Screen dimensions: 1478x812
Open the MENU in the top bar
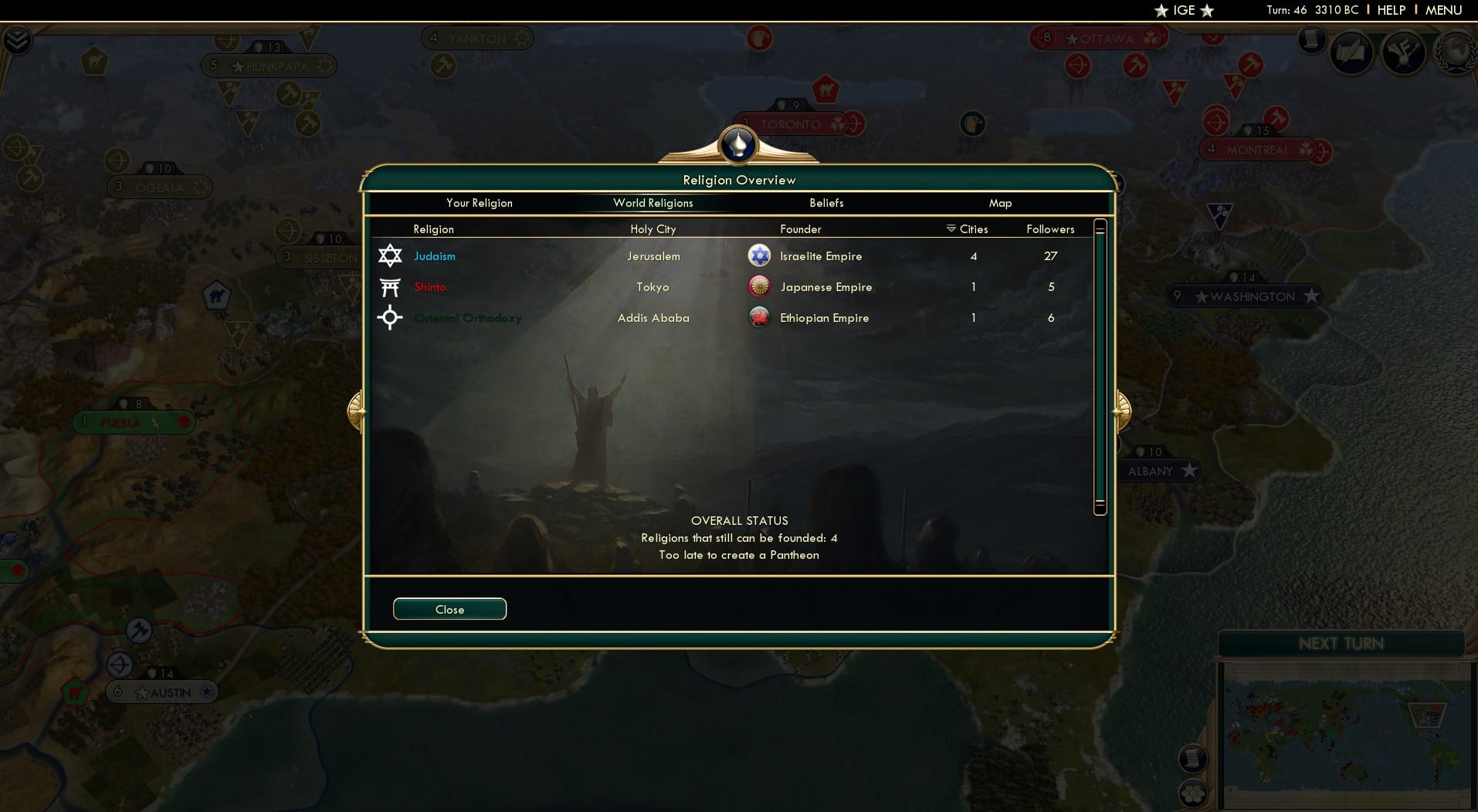tap(1442, 10)
